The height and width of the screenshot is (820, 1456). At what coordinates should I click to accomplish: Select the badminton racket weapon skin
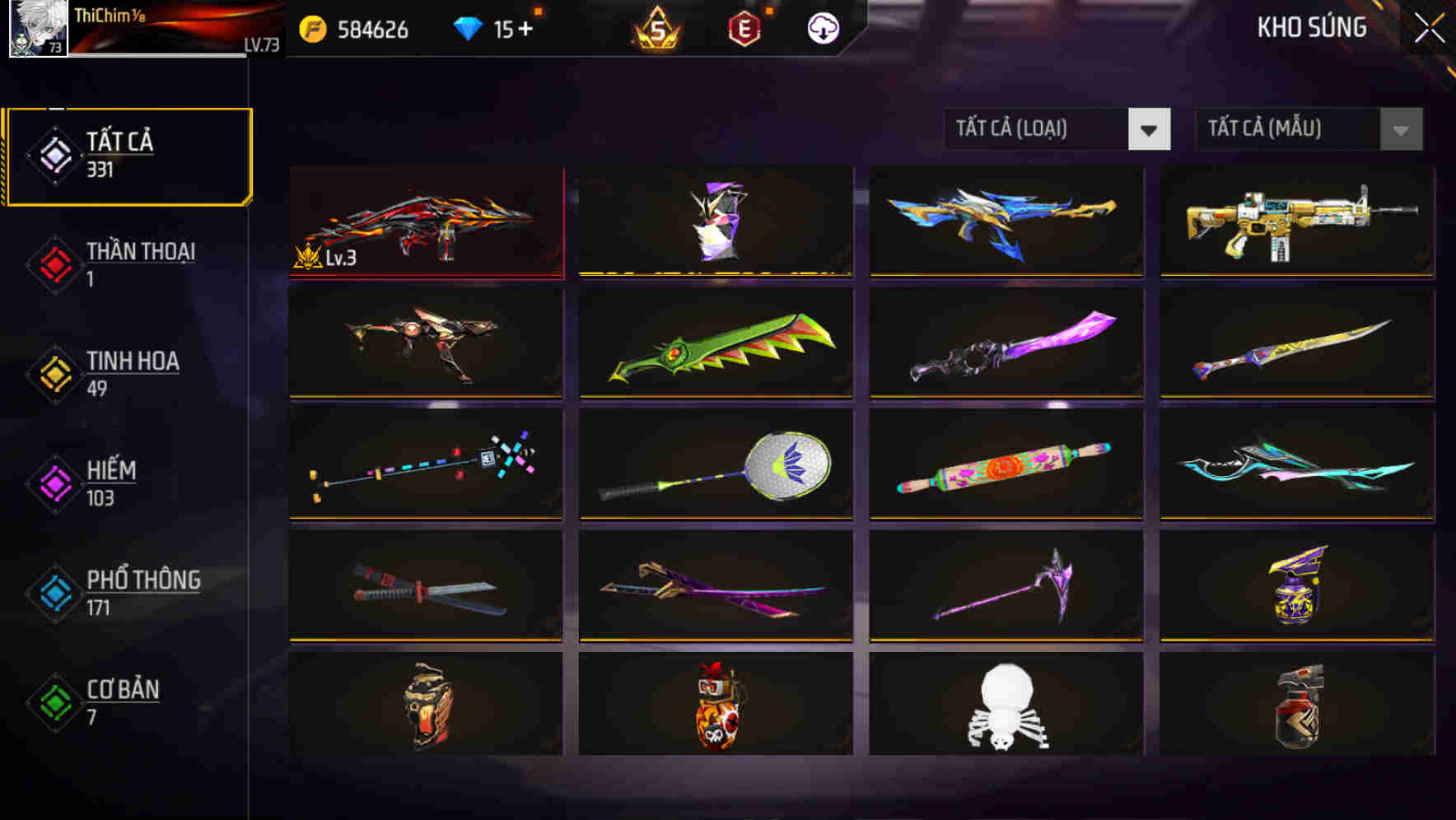716,465
